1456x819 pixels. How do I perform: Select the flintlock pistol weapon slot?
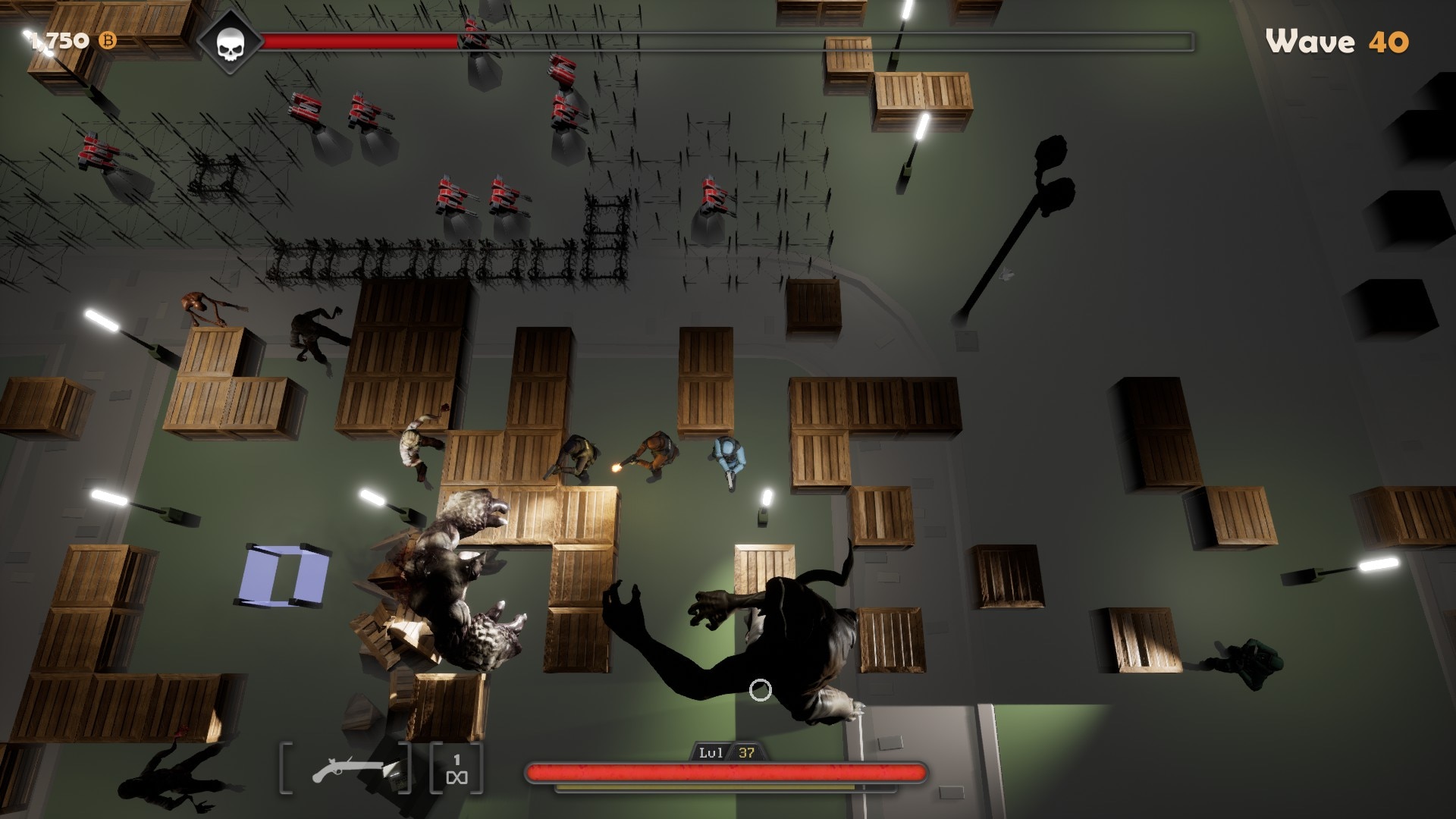(346, 769)
